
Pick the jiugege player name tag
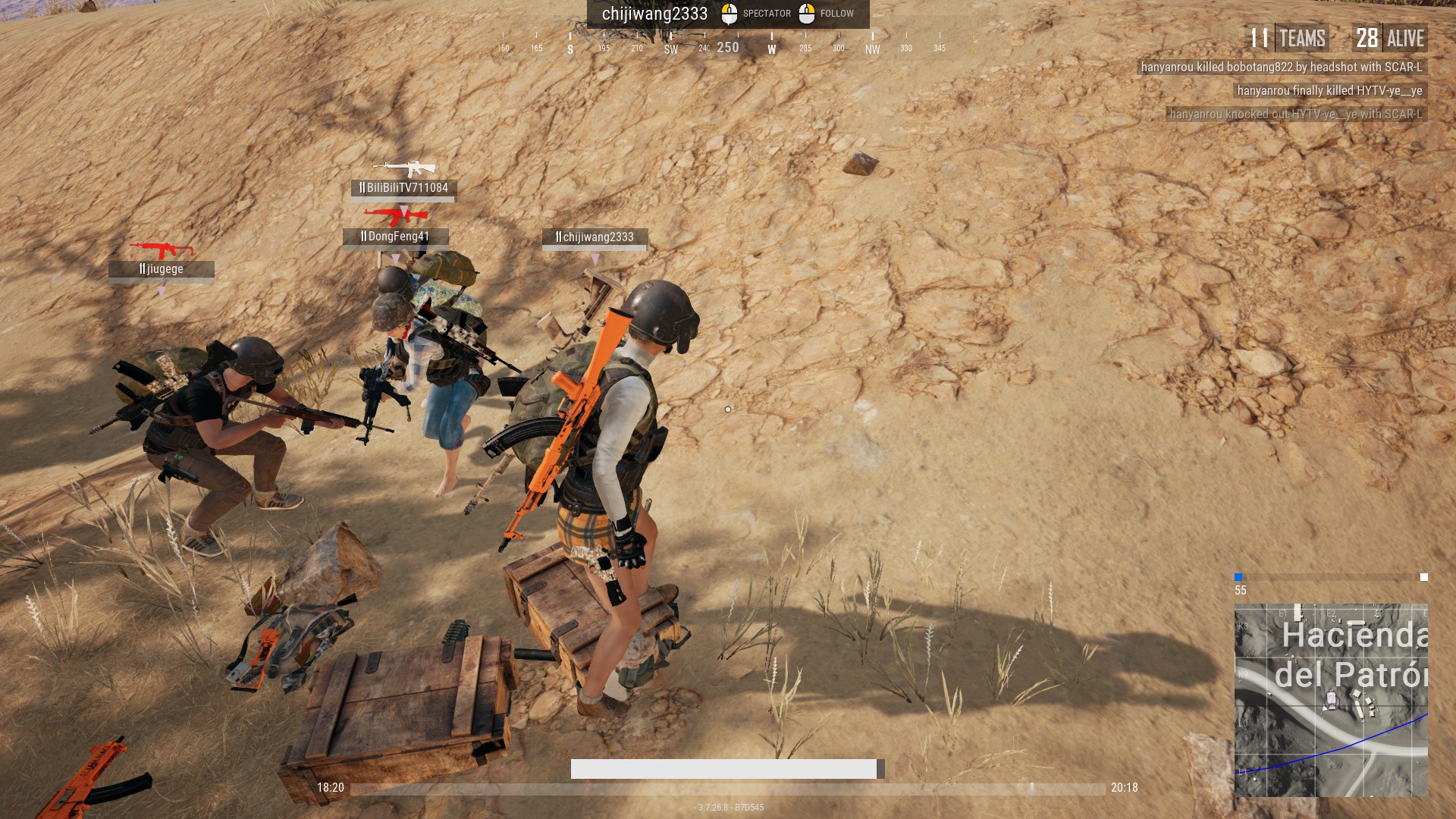pos(161,269)
